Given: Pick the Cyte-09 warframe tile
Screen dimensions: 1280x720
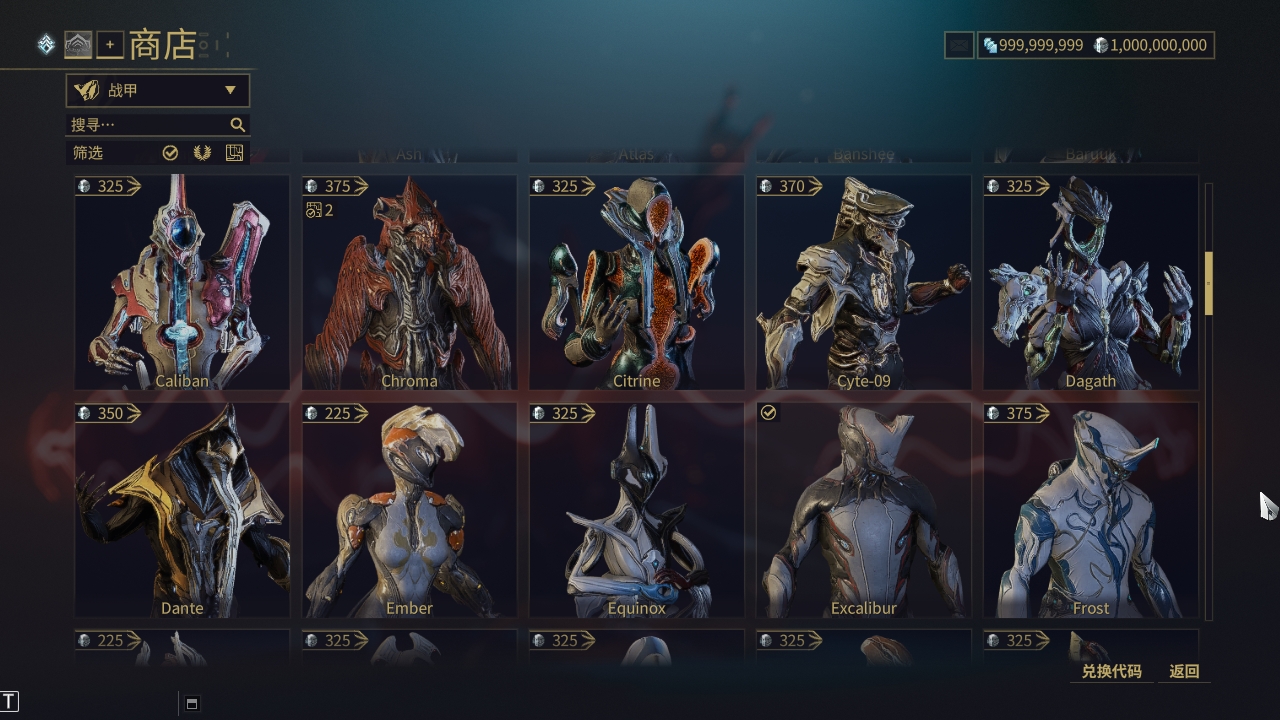Looking at the screenshot, I should 863,283.
